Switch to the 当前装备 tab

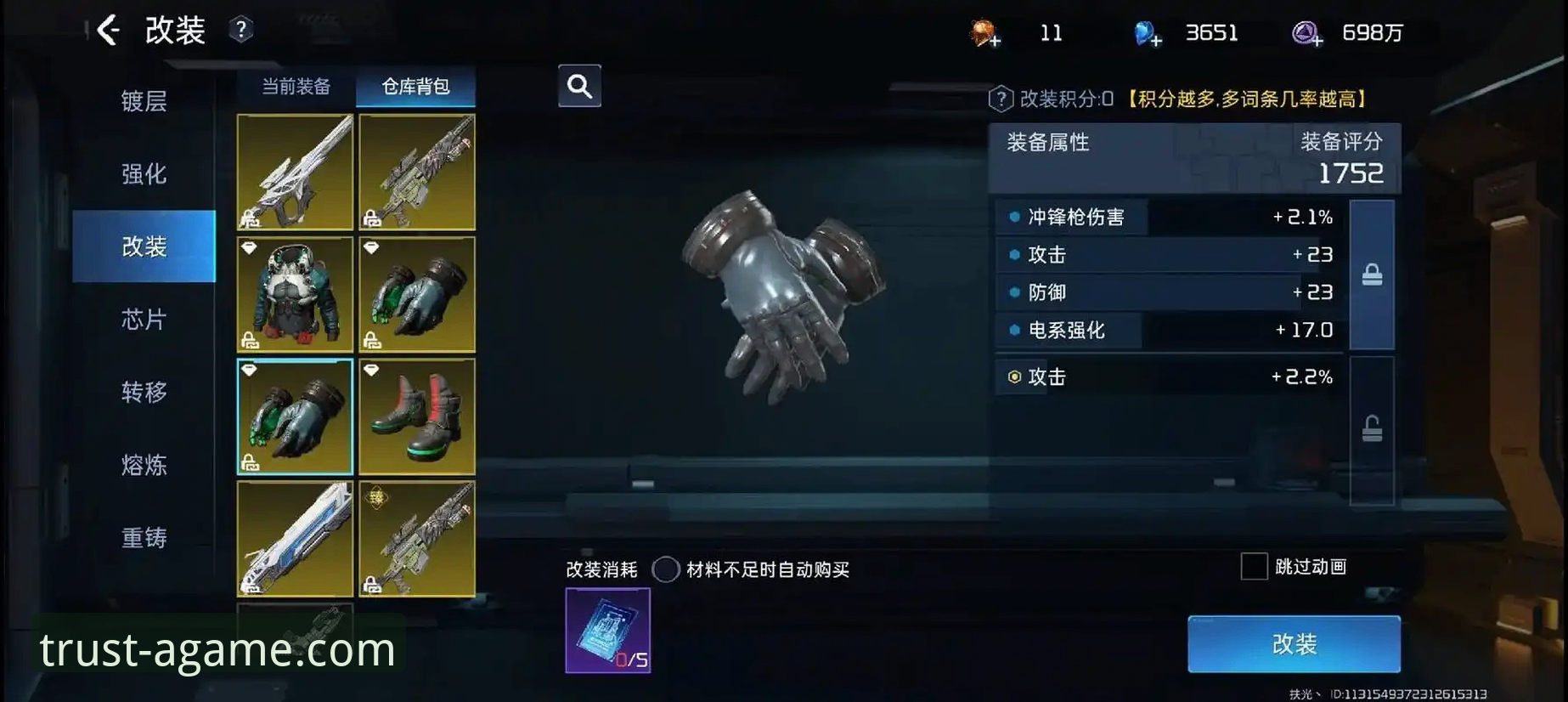(x=296, y=87)
